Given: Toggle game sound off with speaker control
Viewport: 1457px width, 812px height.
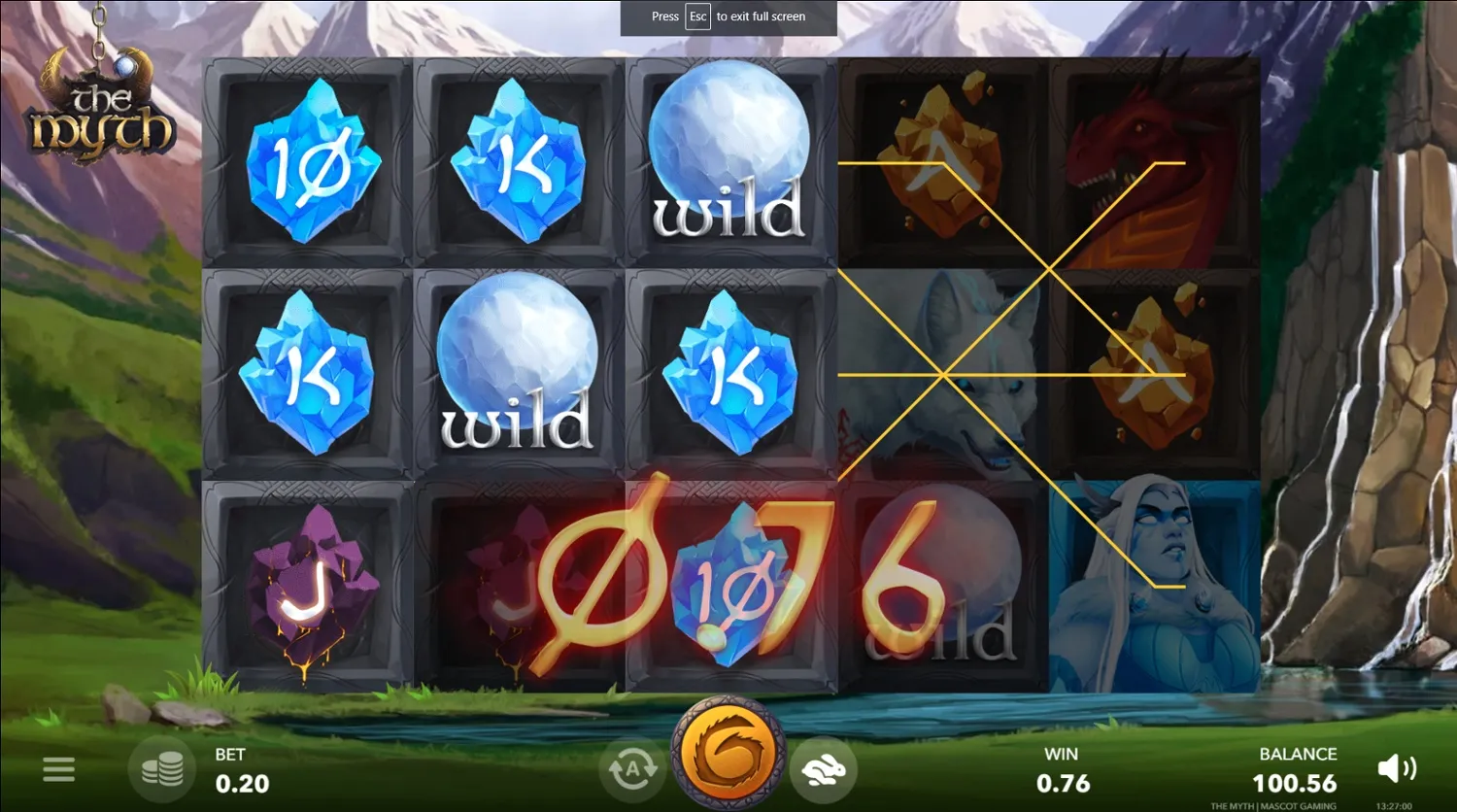Looking at the screenshot, I should (x=1398, y=768).
